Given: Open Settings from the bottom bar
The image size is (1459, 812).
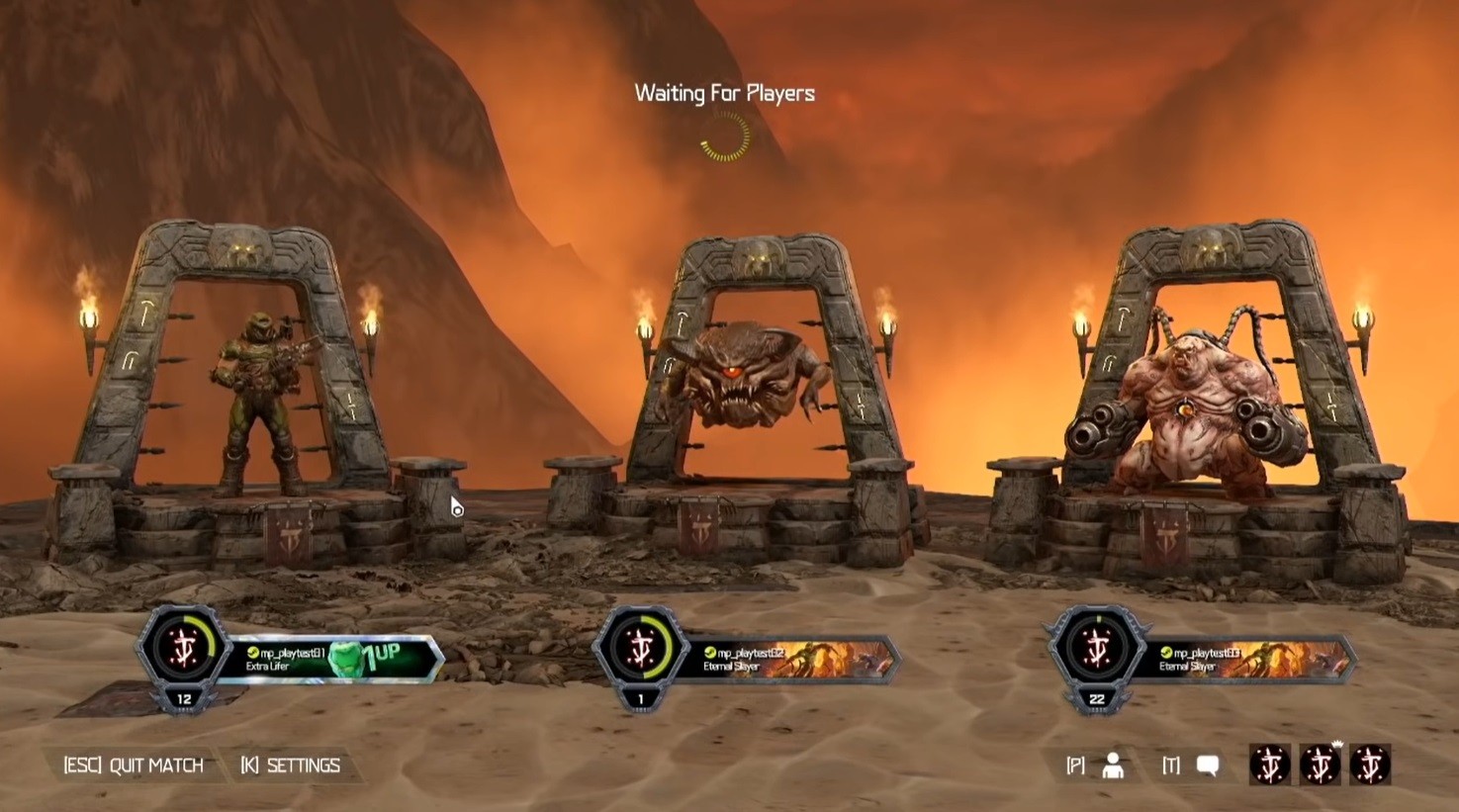Looking at the screenshot, I should pyautogui.click(x=292, y=764).
